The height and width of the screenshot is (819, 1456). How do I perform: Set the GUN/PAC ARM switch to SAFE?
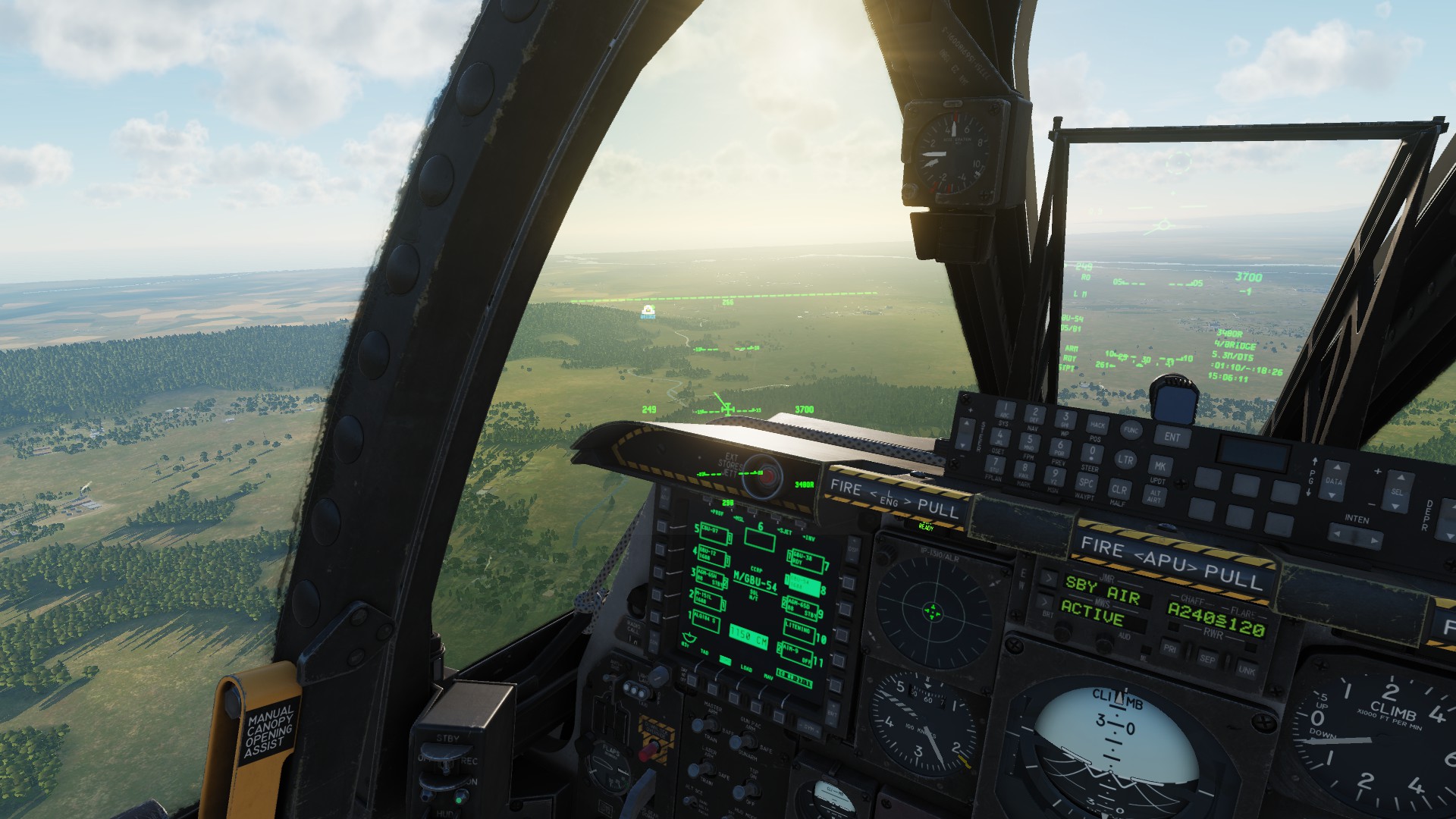[x=737, y=741]
